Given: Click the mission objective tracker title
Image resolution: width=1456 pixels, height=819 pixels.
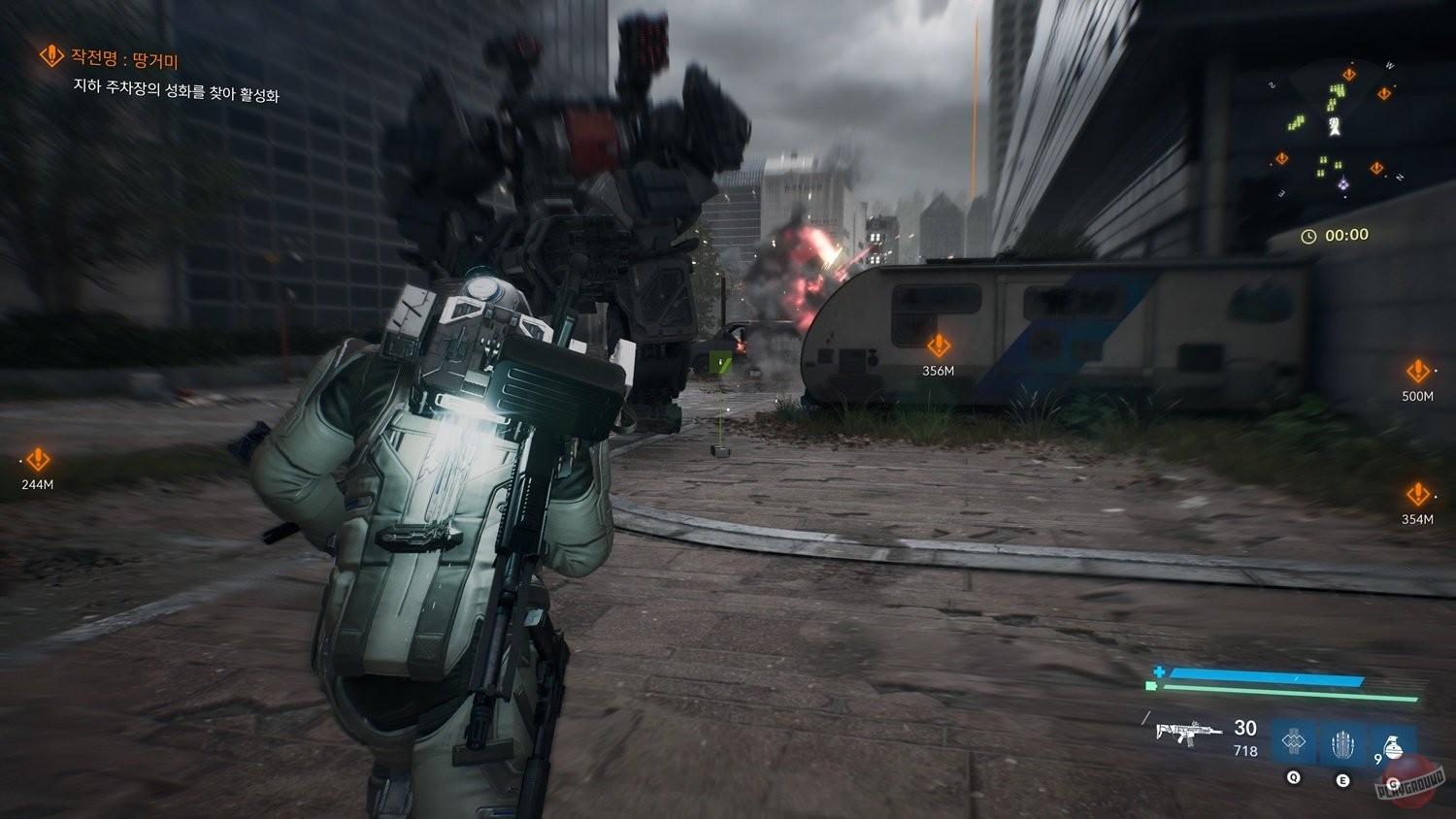Looking at the screenshot, I should [111, 58].
